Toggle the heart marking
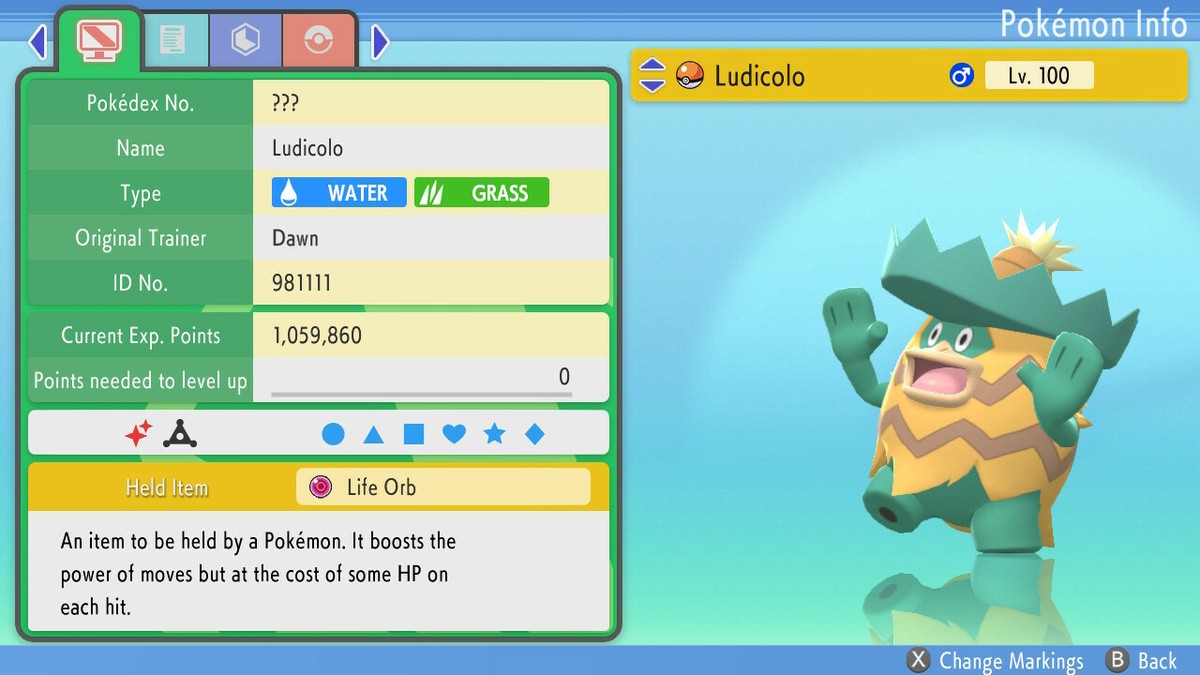 coord(454,434)
